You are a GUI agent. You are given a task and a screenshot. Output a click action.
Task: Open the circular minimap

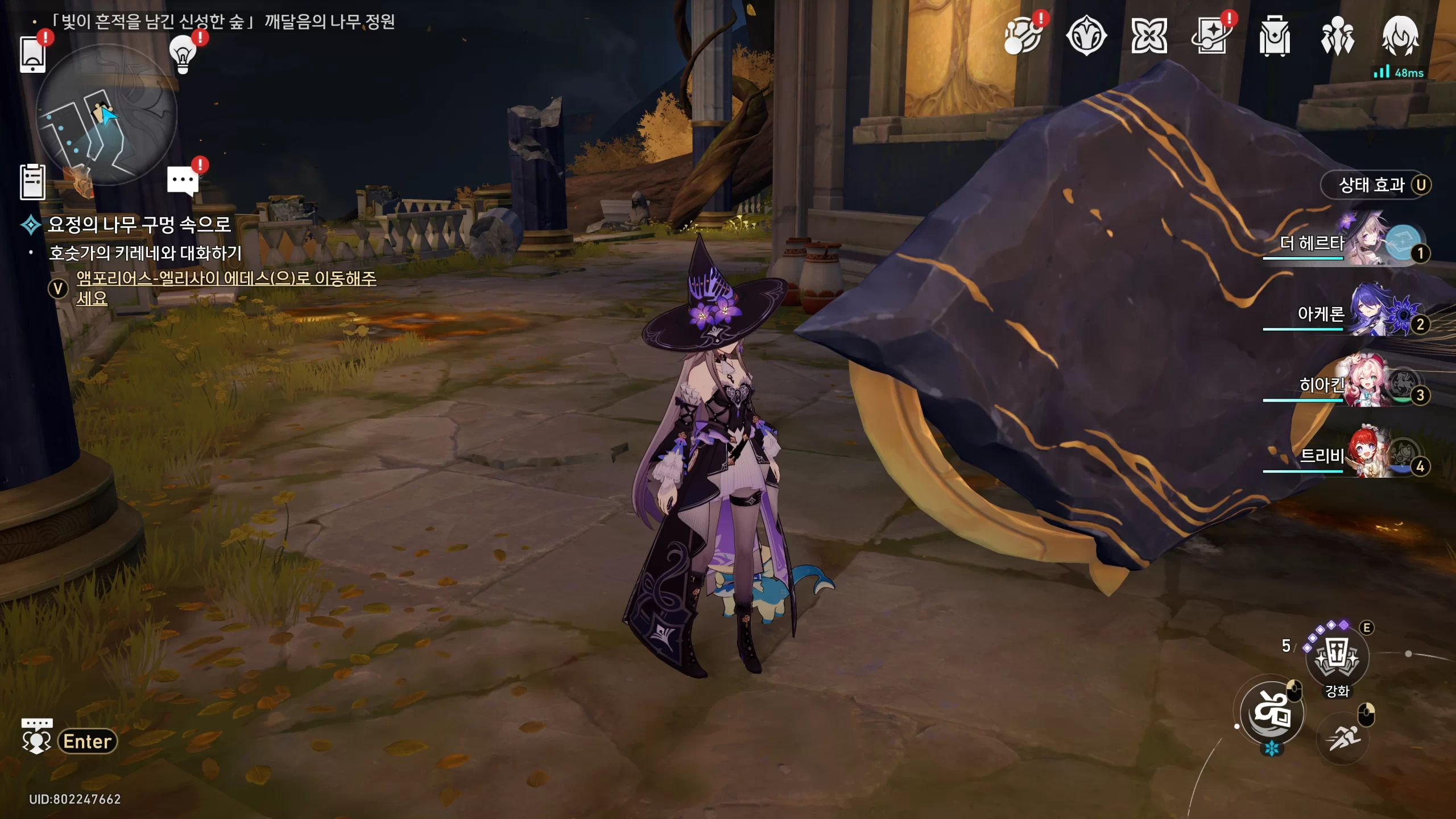coord(106,115)
